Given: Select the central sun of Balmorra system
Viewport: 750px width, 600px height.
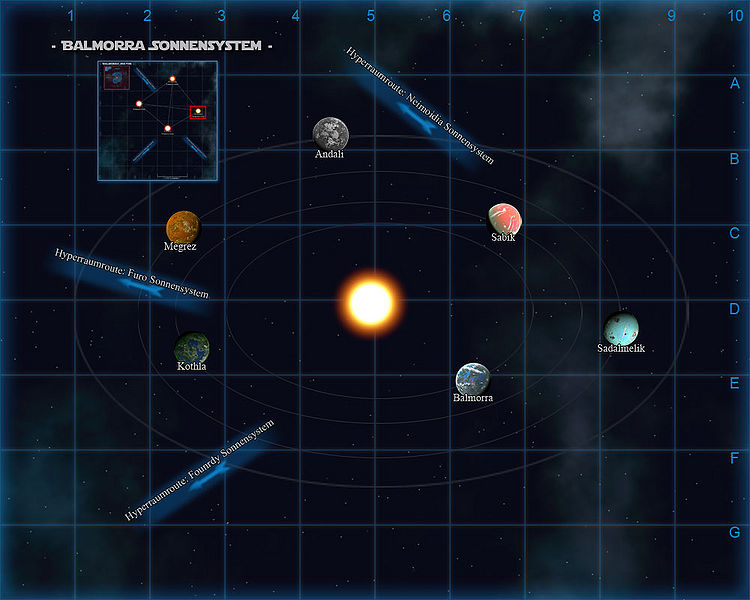Looking at the screenshot, I should [x=370, y=301].
